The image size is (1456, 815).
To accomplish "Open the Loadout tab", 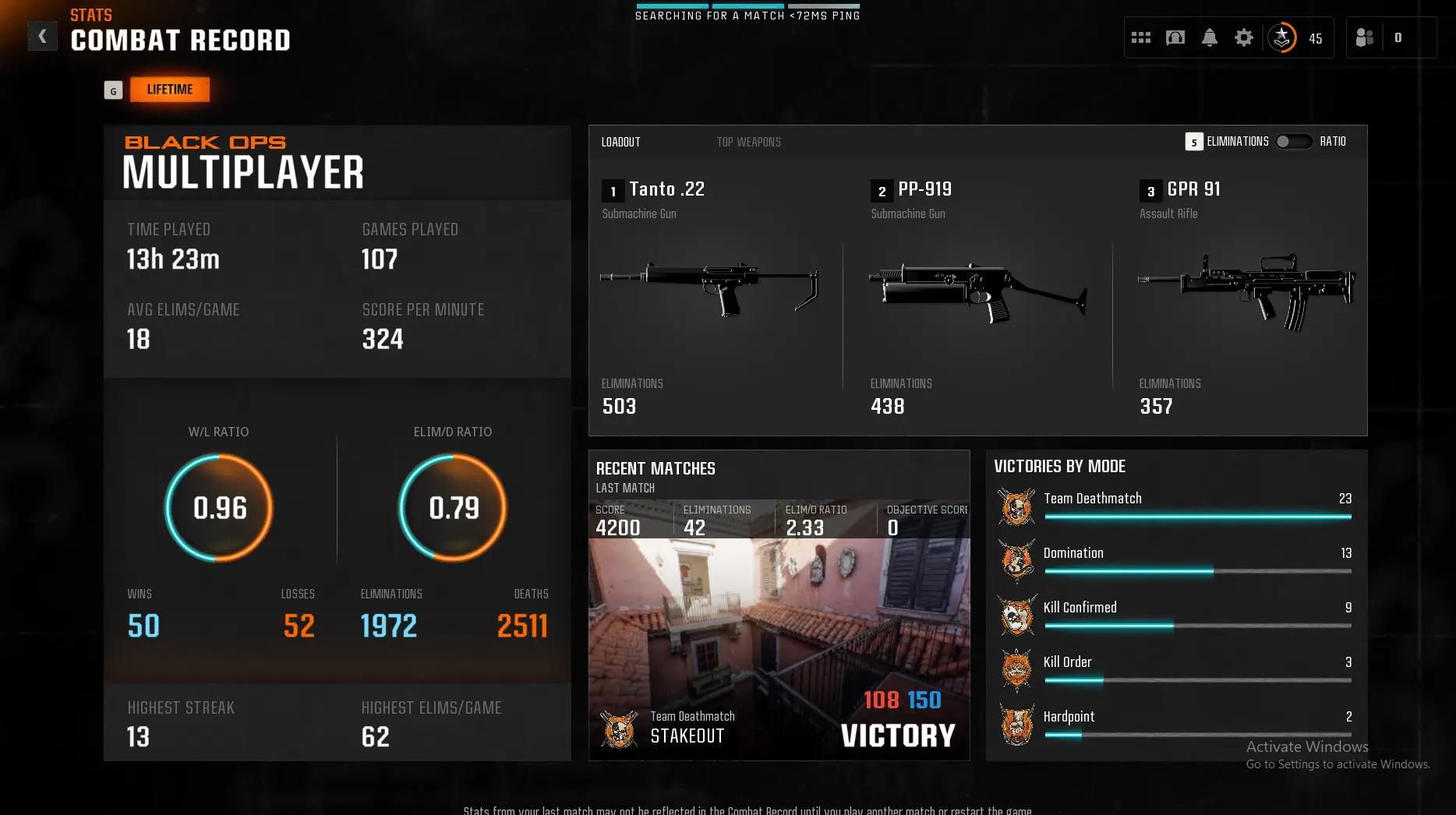I will 620,141.
